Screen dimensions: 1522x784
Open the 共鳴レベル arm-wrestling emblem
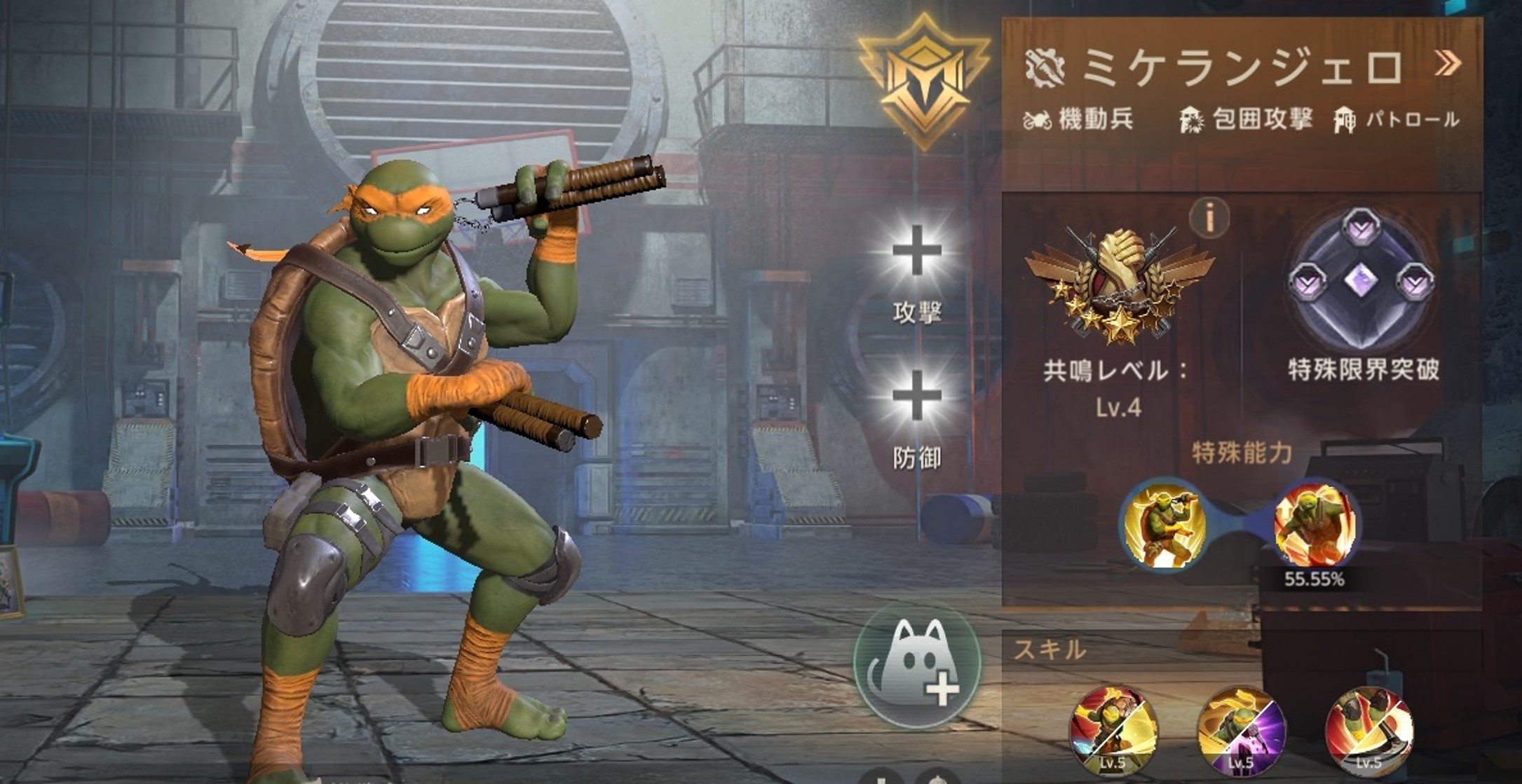click(1119, 284)
